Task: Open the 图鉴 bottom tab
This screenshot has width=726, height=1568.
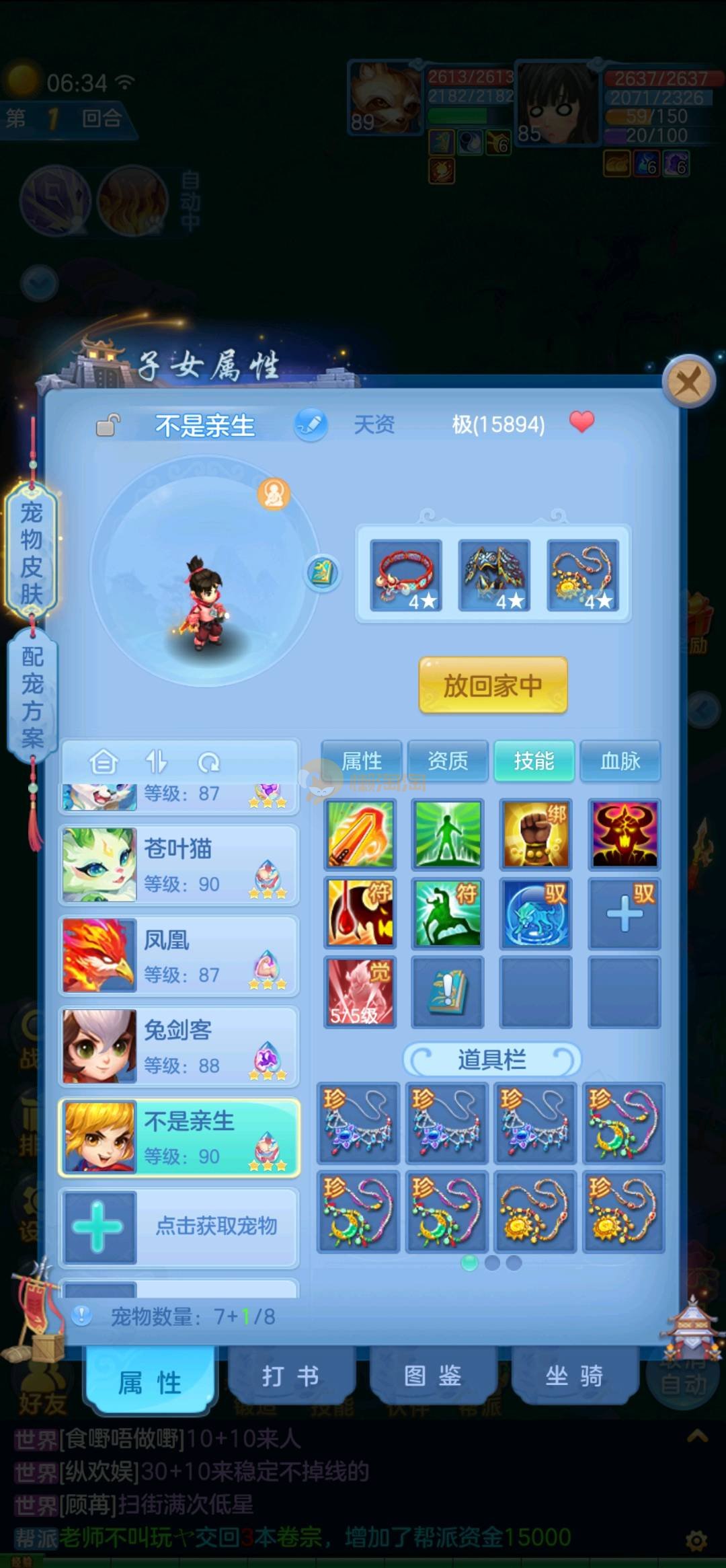Action: 432,1376
